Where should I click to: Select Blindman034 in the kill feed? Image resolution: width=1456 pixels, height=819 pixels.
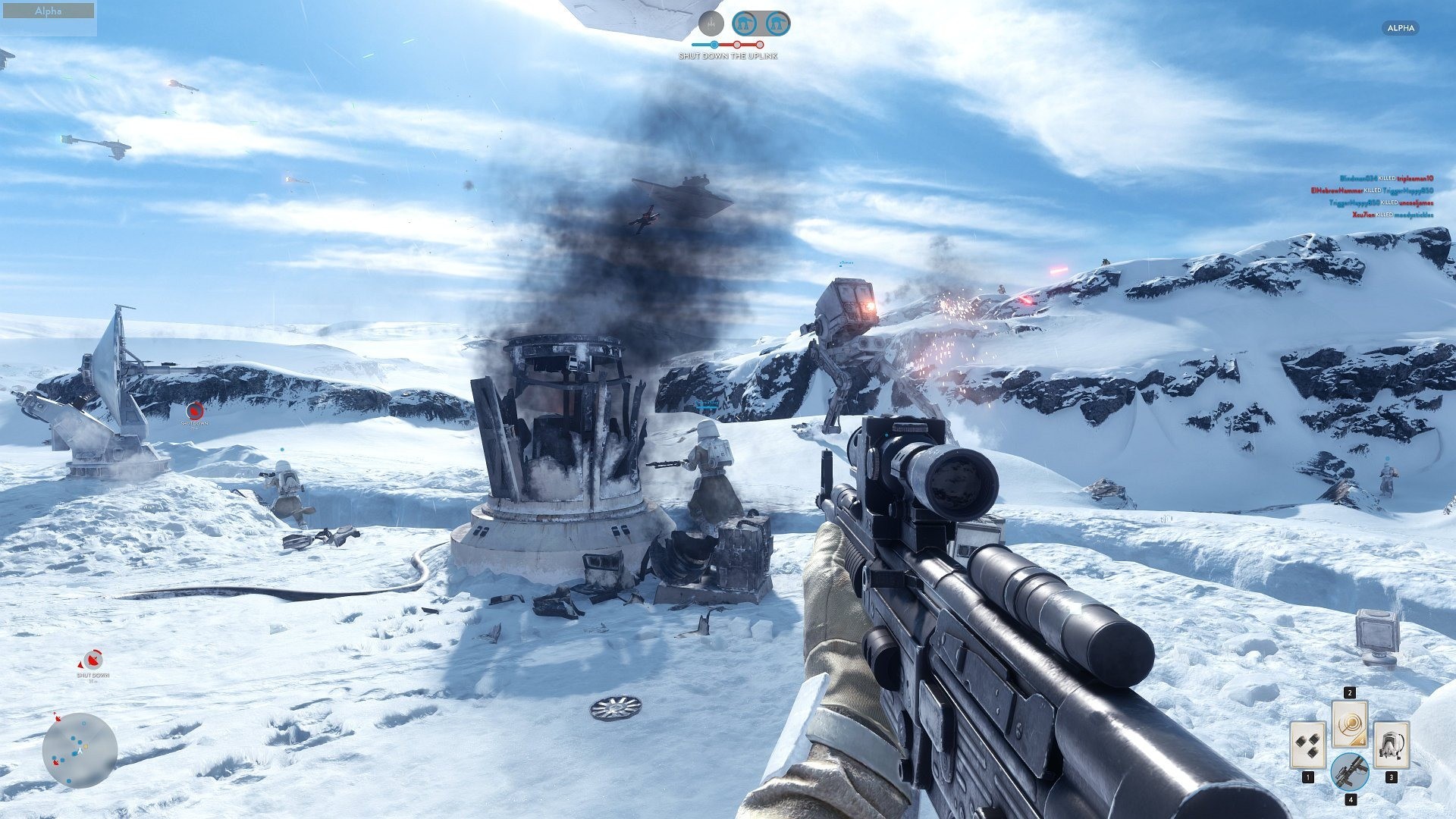click(1357, 177)
